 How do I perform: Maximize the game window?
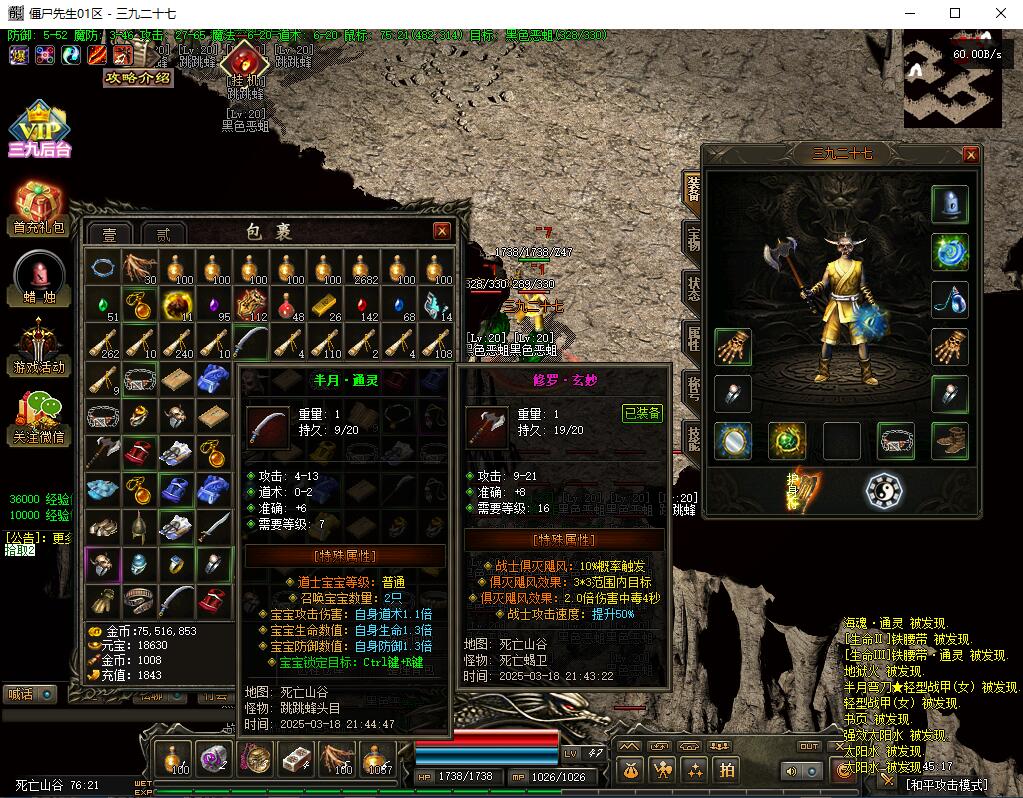click(x=955, y=13)
